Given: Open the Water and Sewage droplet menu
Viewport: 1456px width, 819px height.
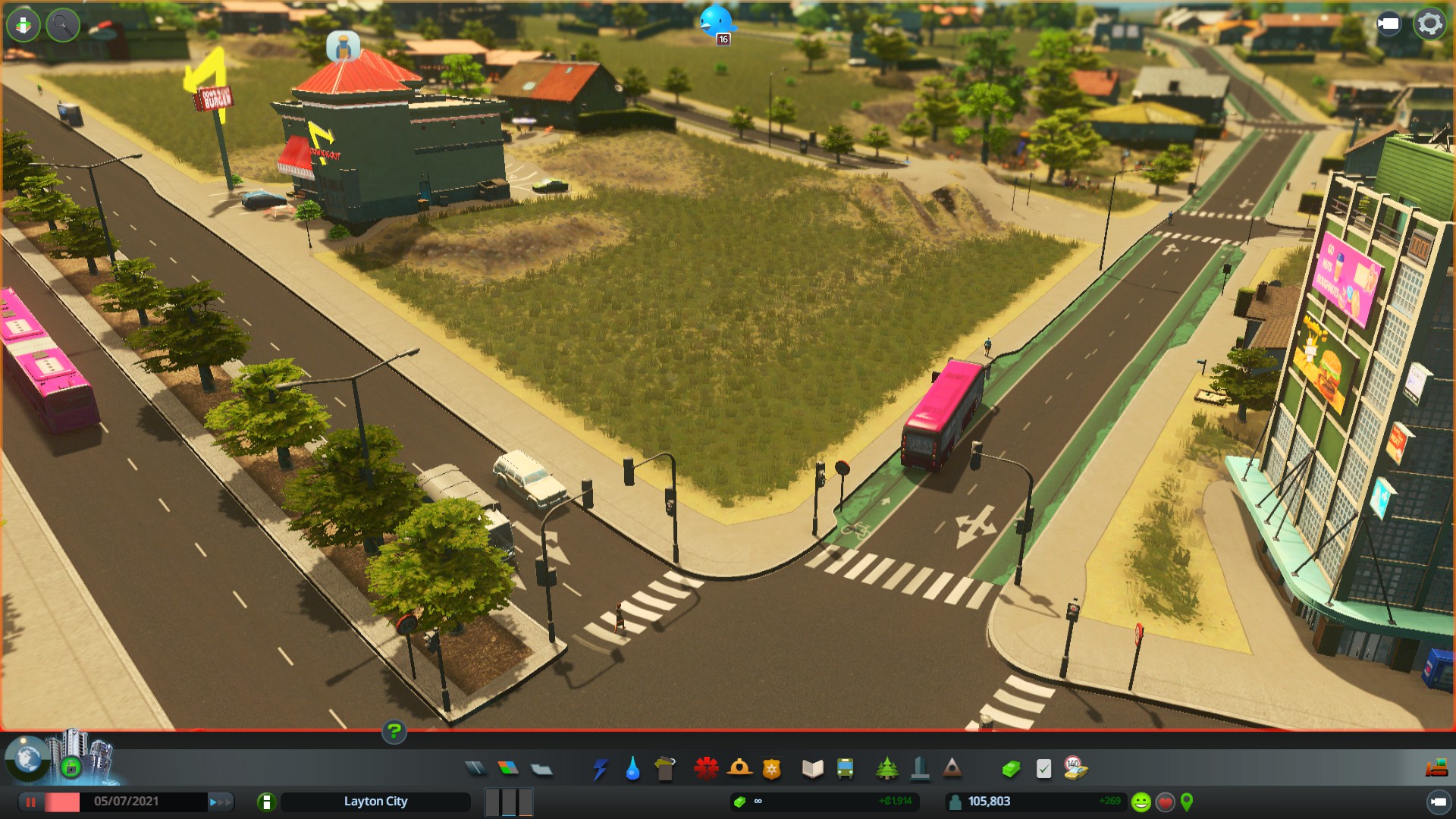Looking at the screenshot, I should click(632, 769).
